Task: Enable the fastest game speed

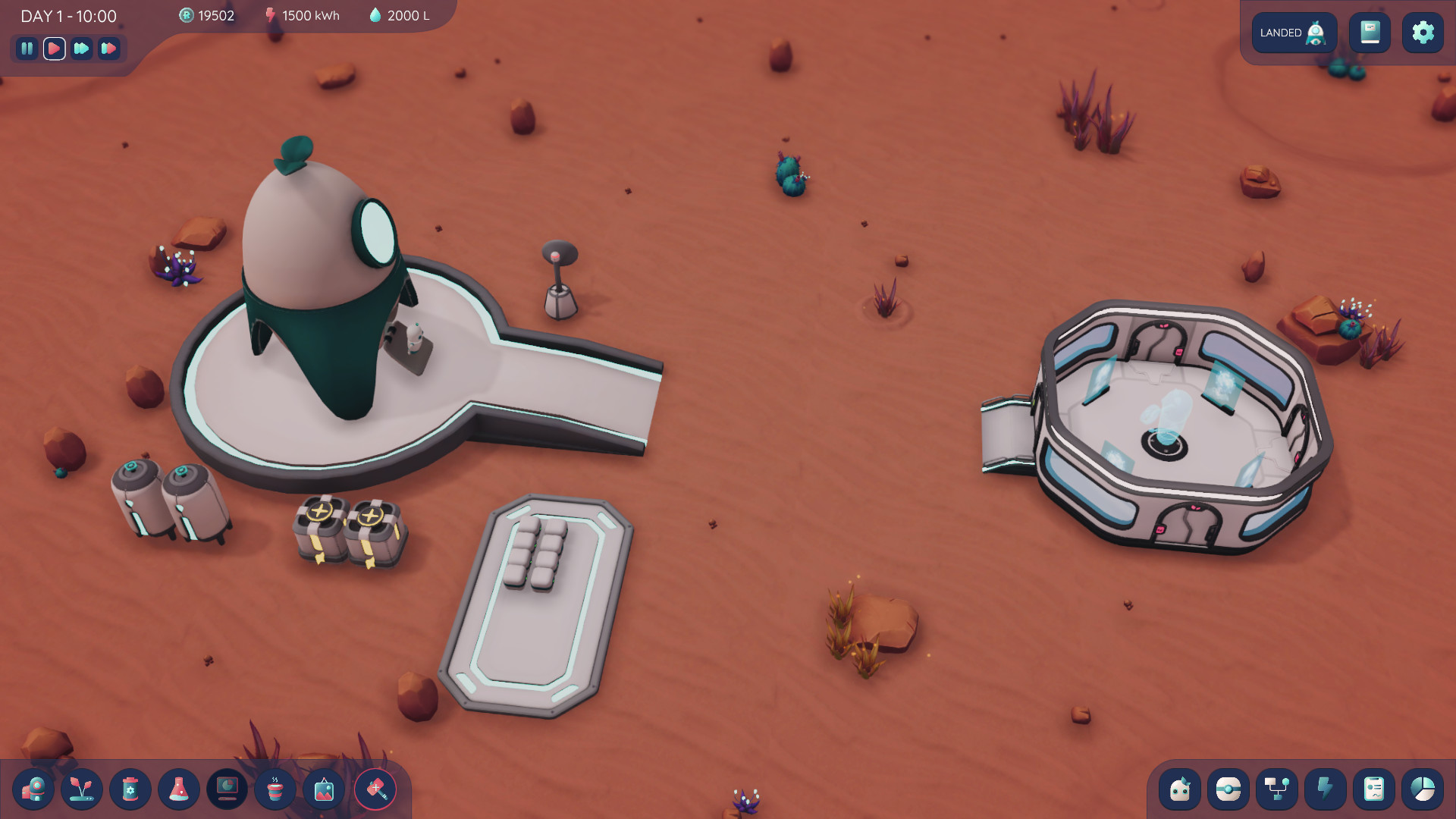Action: pyautogui.click(x=109, y=49)
